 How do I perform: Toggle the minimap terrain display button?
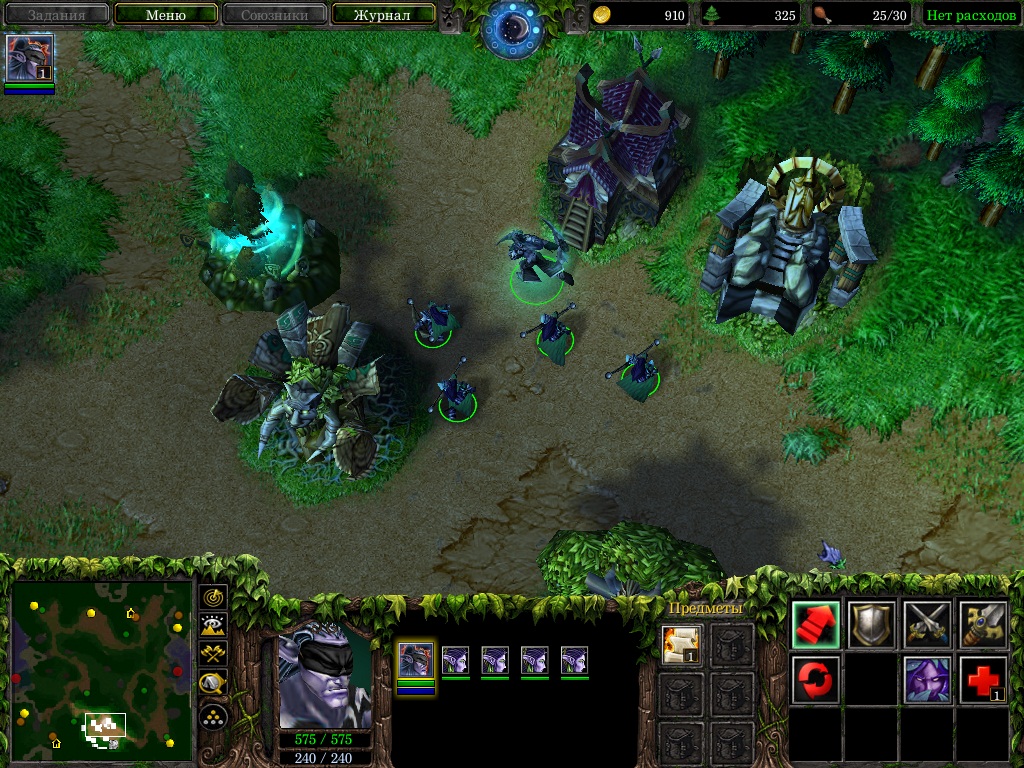pyautogui.click(x=214, y=626)
